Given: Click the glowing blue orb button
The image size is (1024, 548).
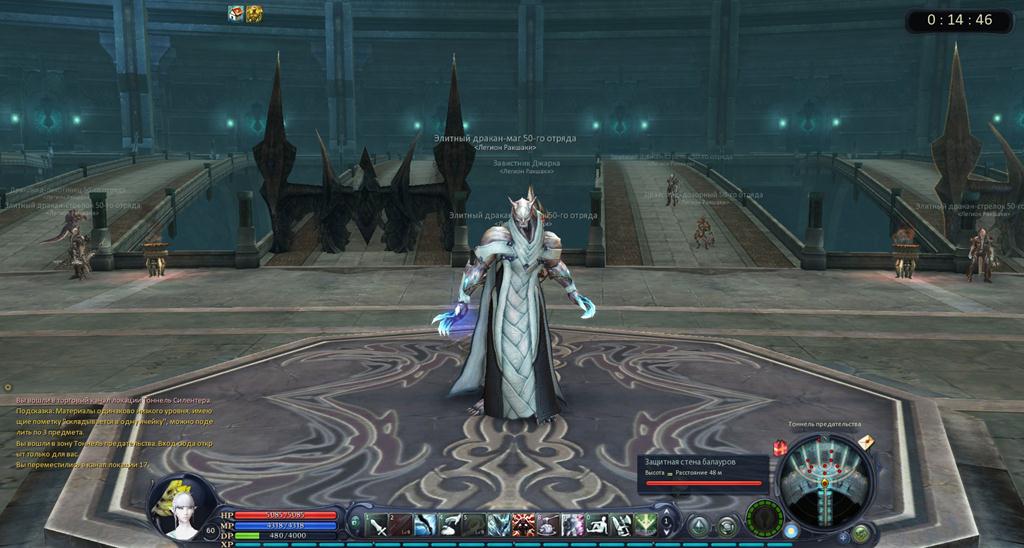Looking at the screenshot, I should click(791, 529).
